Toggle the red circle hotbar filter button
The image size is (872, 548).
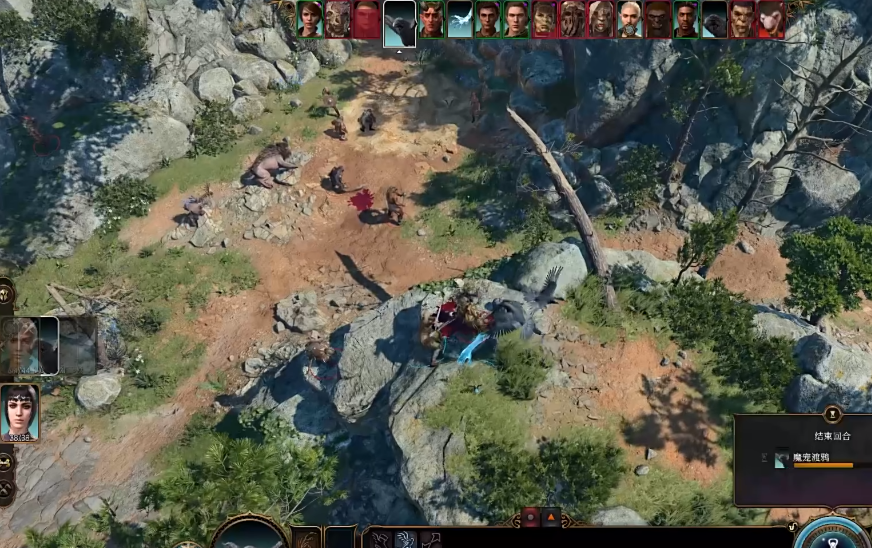click(x=530, y=517)
